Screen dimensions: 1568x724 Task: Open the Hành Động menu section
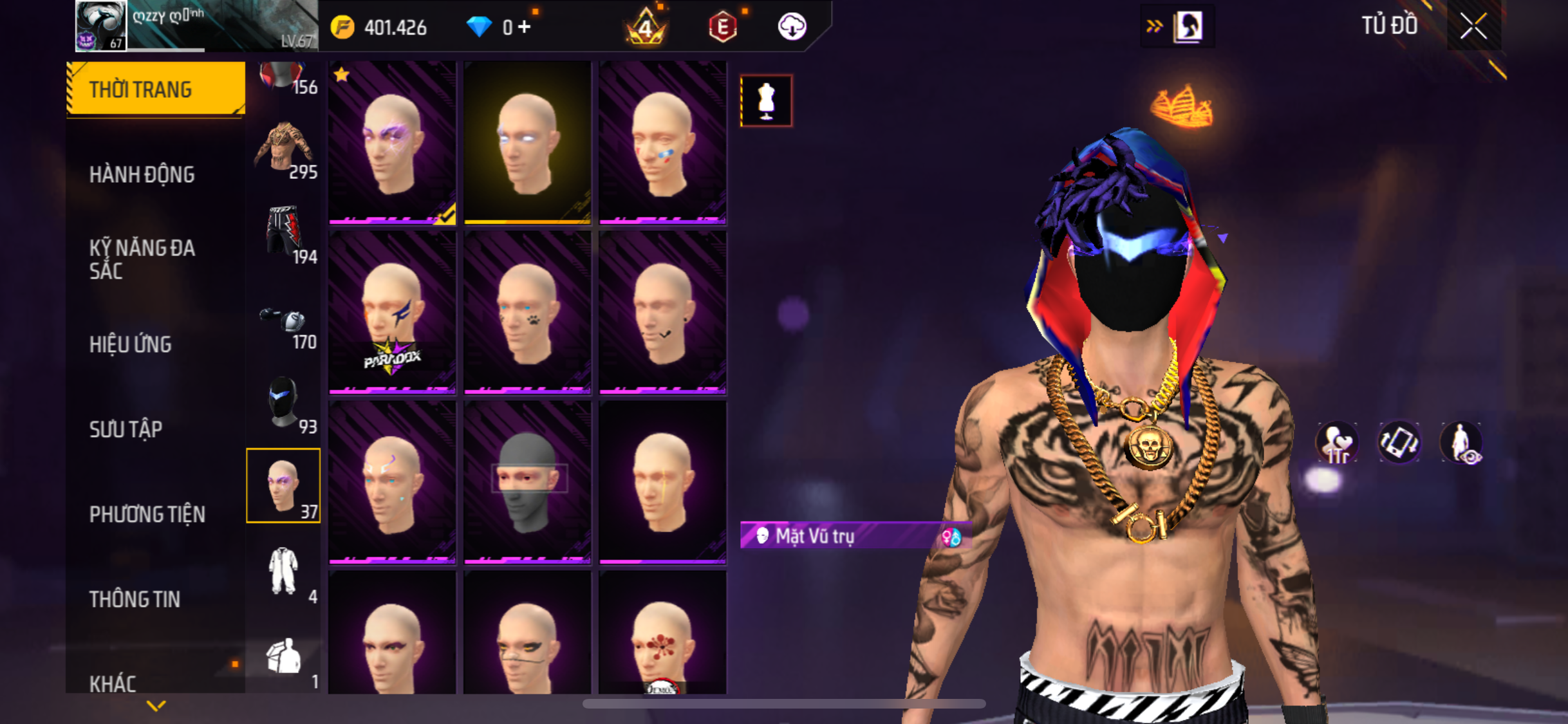click(x=142, y=174)
